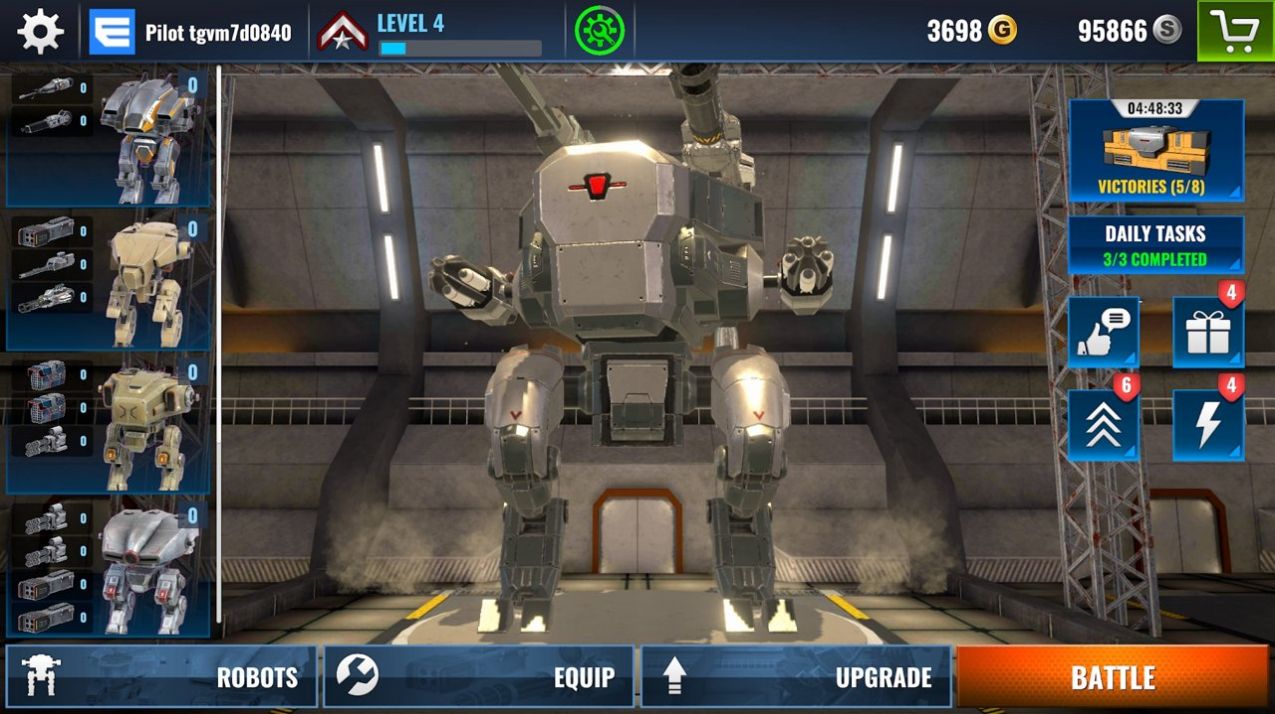Tap the gold coin currency icon
1275x714 pixels.
(x=1002, y=31)
